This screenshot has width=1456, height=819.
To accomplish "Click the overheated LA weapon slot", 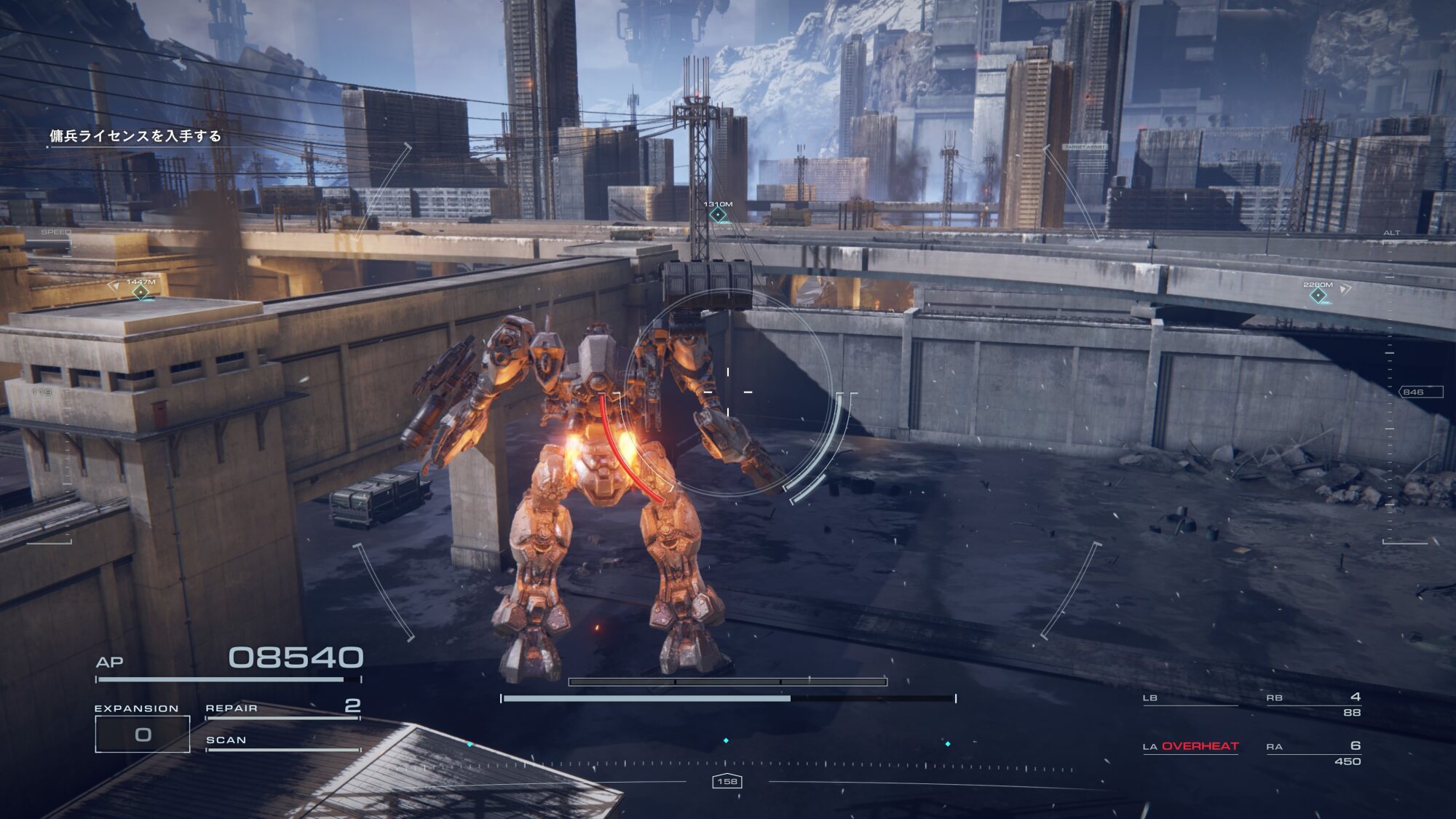I will tap(1190, 747).
